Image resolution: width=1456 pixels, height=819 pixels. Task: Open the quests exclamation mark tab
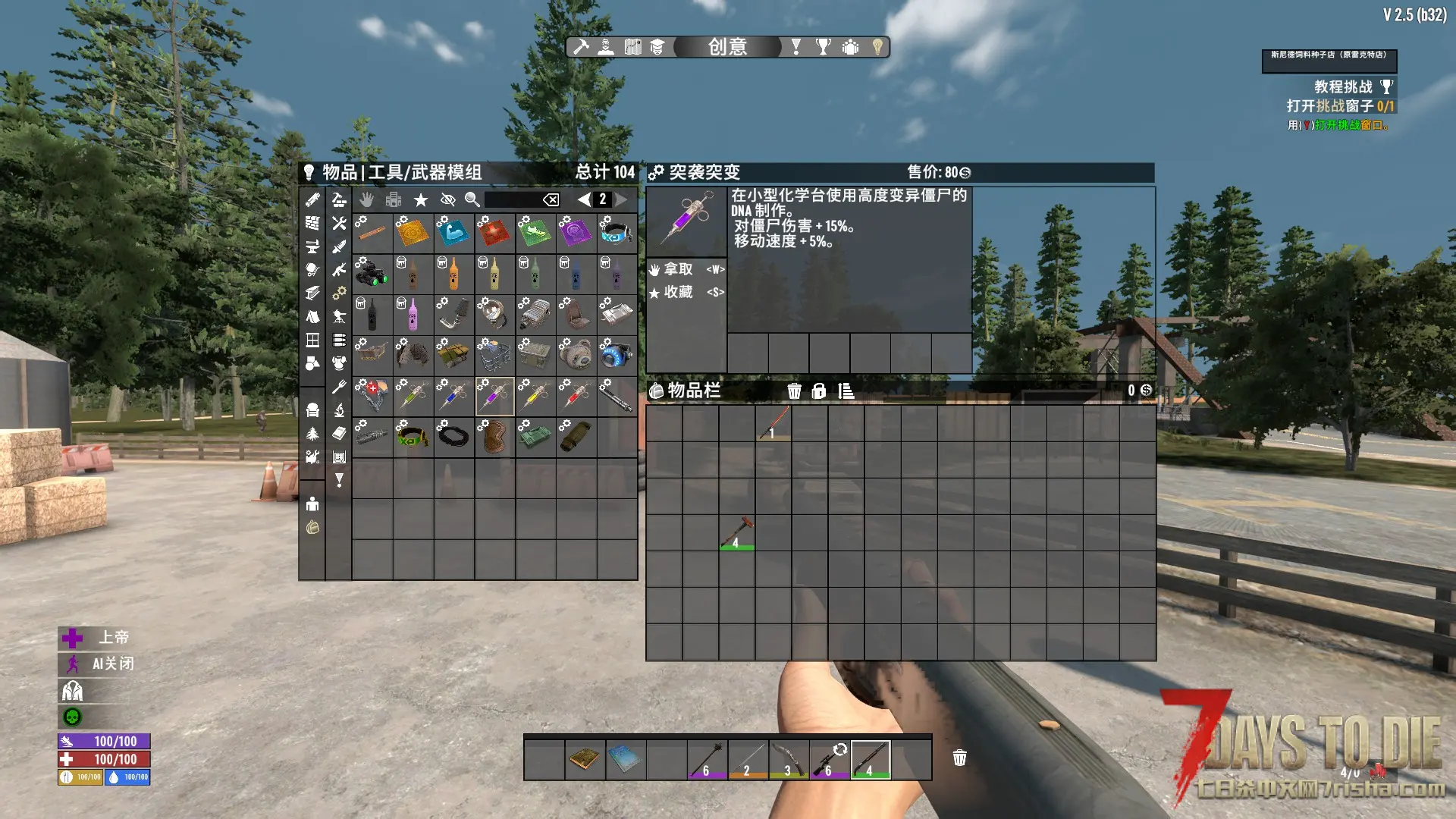click(x=795, y=47)
